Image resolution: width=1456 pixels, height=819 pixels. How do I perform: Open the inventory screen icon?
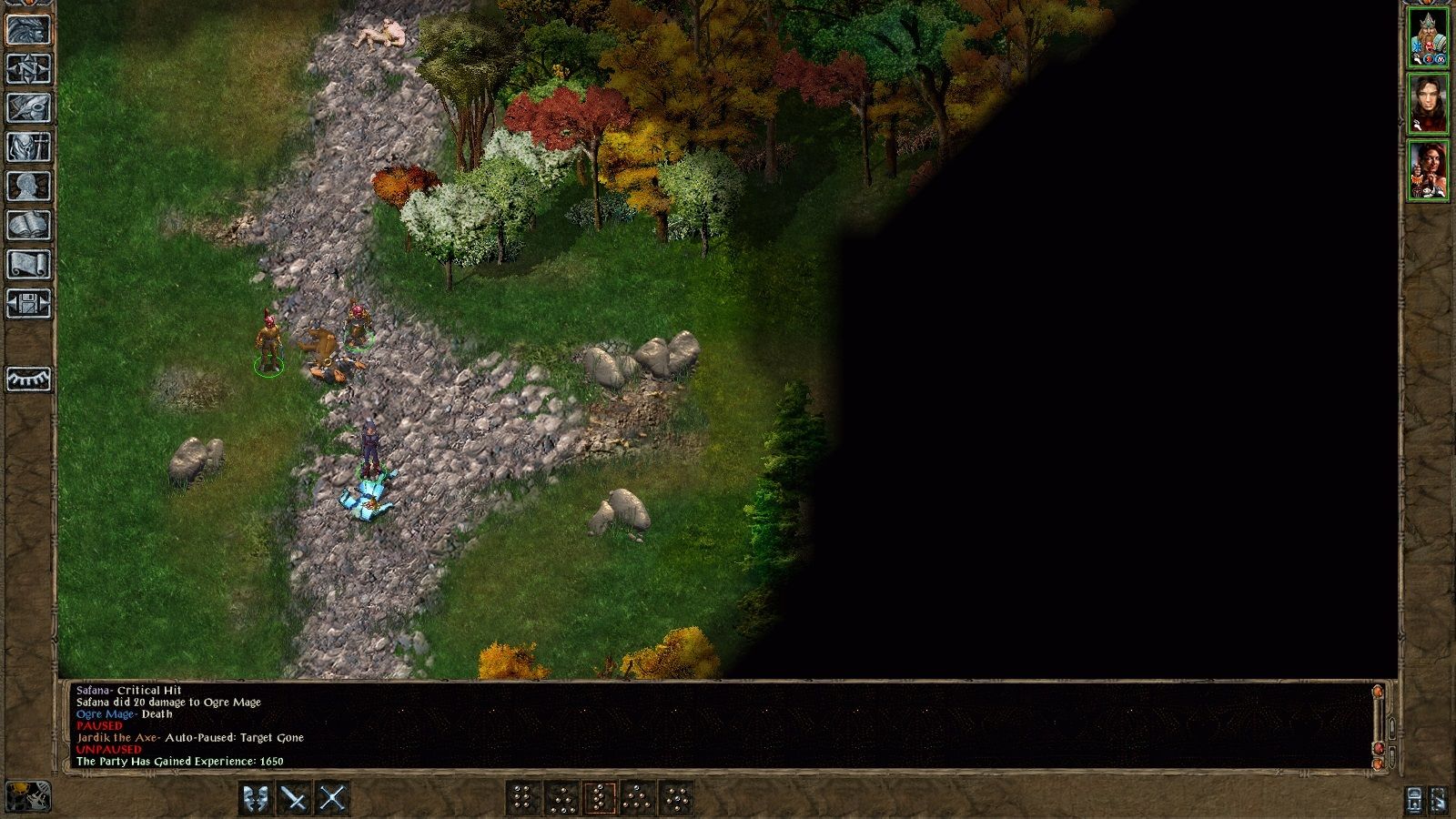pyautogui.click(x=29, y=147)
